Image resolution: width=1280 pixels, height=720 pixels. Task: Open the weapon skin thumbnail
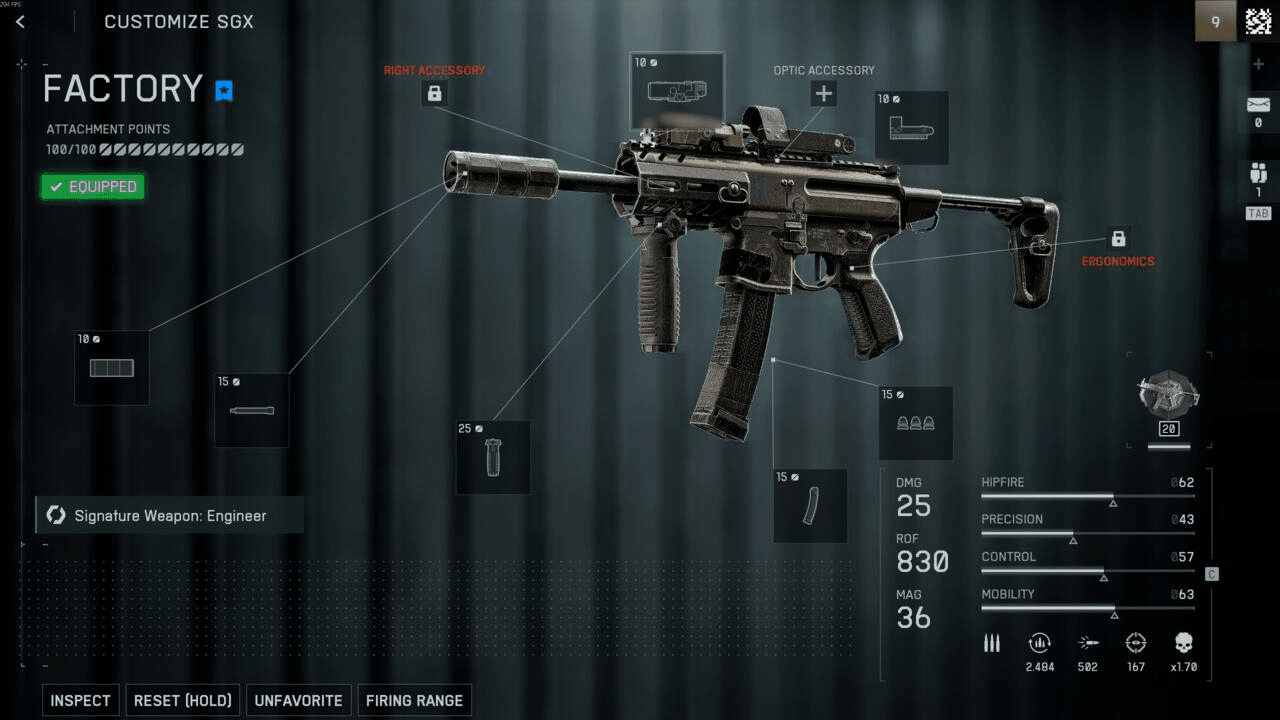pyautogui.click(x=1168, y=400)
